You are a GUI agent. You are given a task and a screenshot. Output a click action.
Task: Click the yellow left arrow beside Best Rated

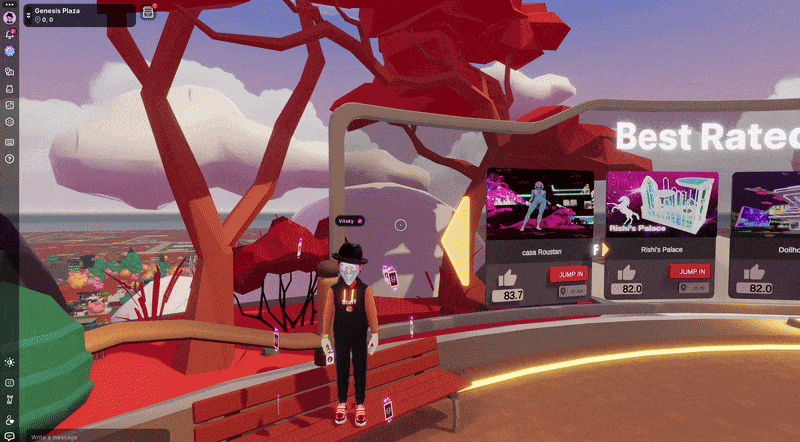460,238
